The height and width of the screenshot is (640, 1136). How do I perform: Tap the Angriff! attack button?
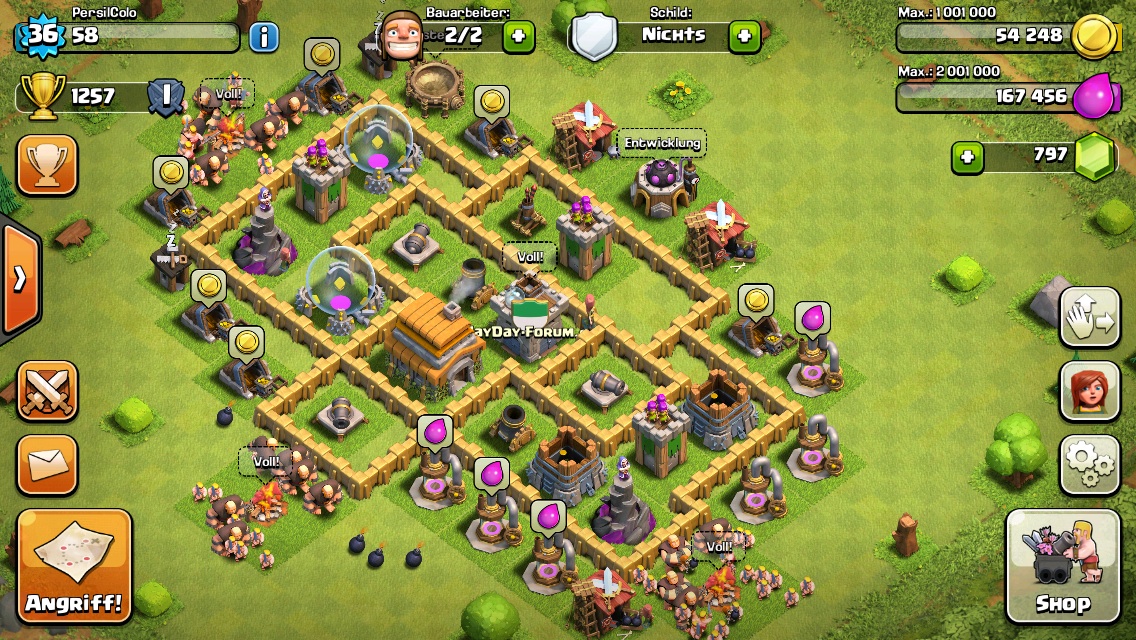pos(75,565)
